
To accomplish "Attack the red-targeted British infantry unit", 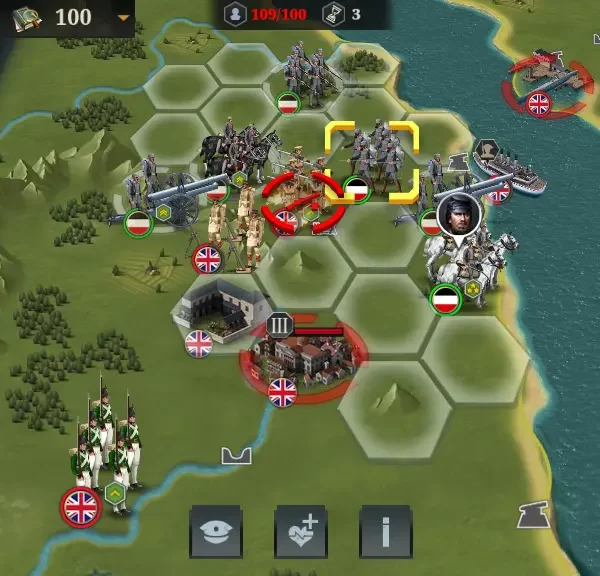I will 297,200.
